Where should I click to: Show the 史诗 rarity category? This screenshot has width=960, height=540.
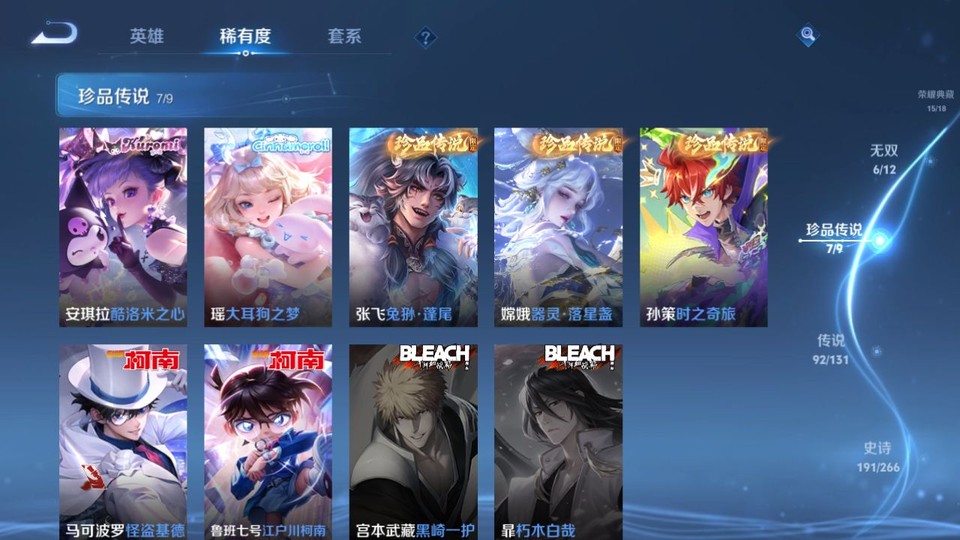(x=878, y=456)
